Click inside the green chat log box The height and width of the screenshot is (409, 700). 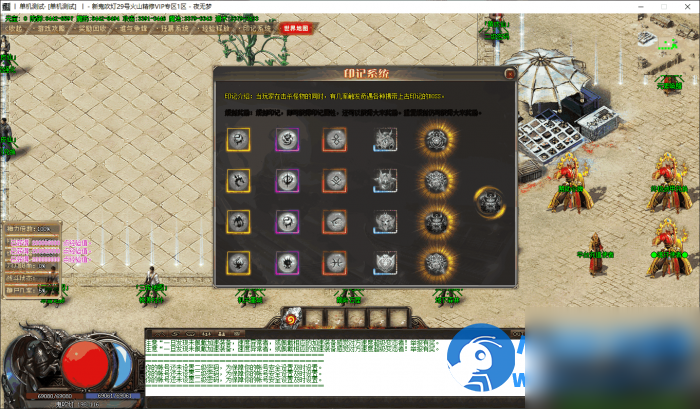(330, 370)
